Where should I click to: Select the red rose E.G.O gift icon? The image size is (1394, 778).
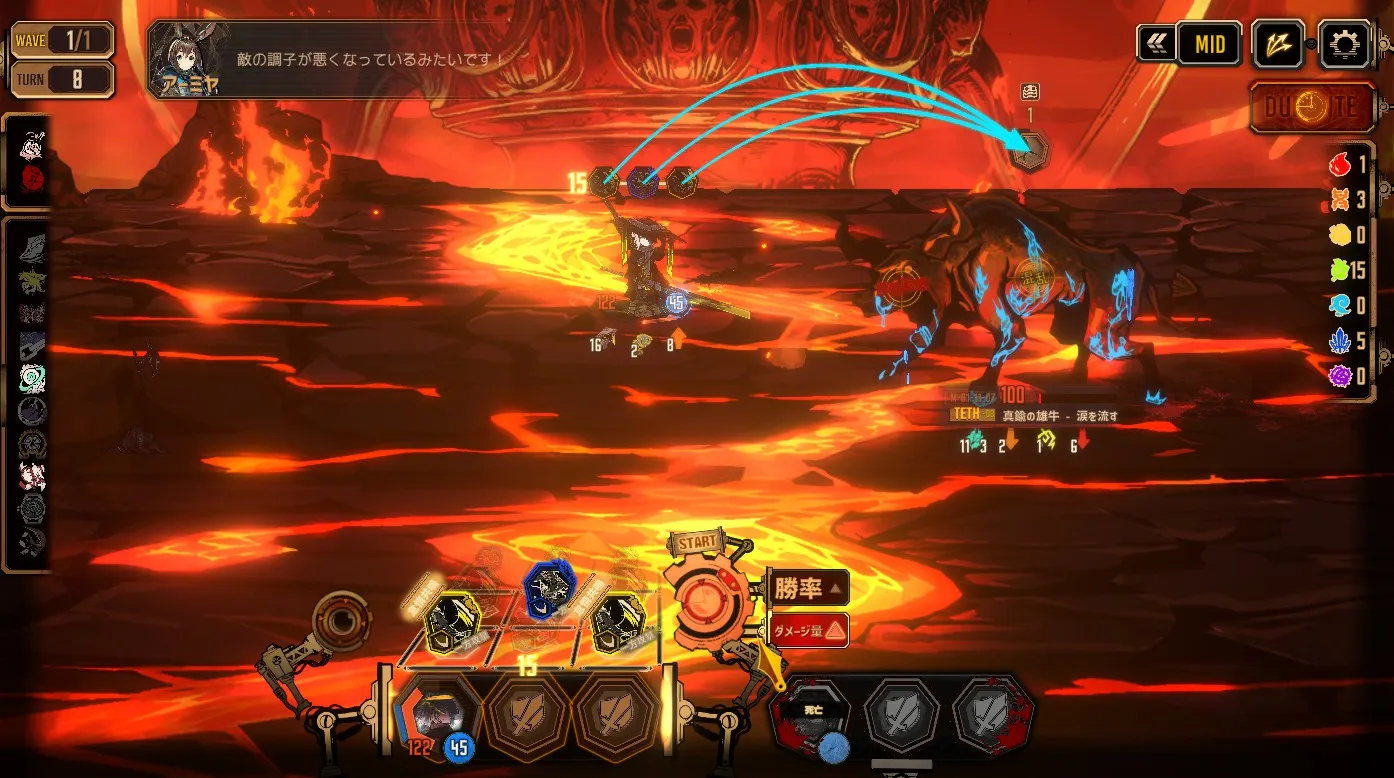point(32,177)
